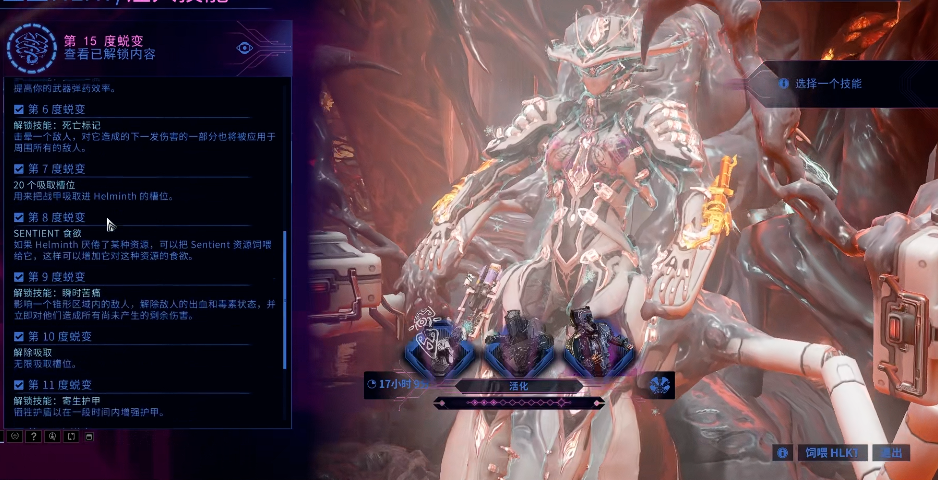Open the 第 15 度蜕变 Helminth emblem

pyautogui.click(x=30, y=48)
